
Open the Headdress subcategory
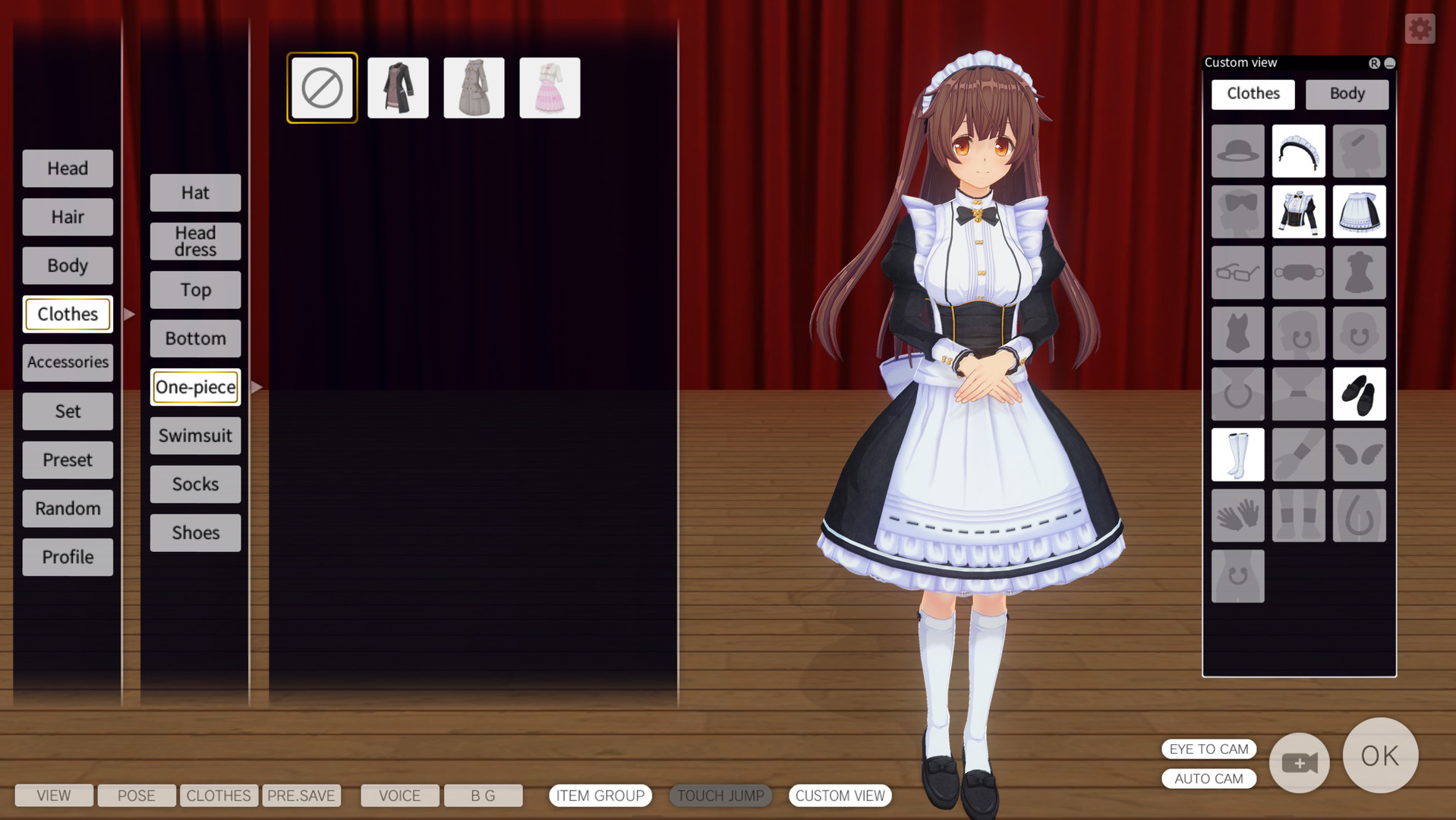(x=194, y=239)
